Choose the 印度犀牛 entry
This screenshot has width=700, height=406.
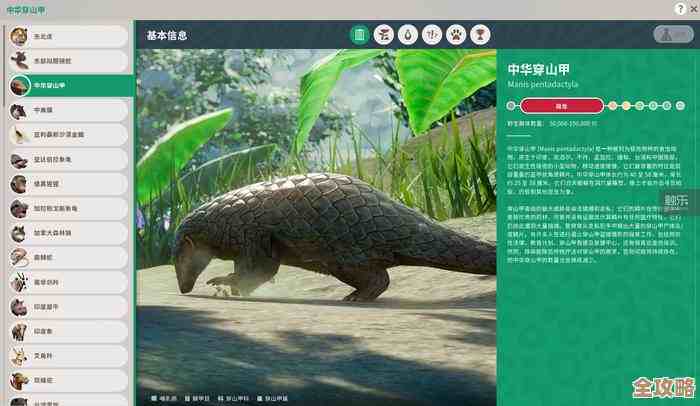click(68, 306)
